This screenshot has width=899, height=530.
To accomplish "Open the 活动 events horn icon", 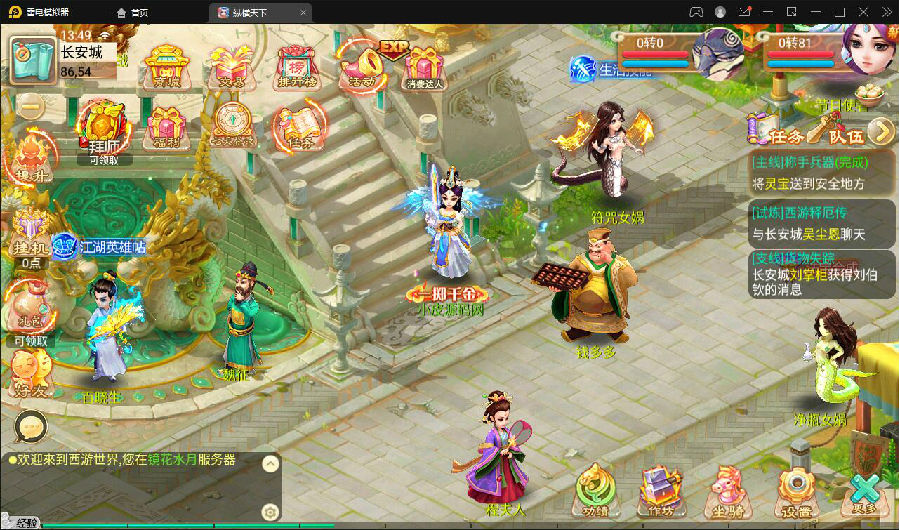I will [359, 64].
